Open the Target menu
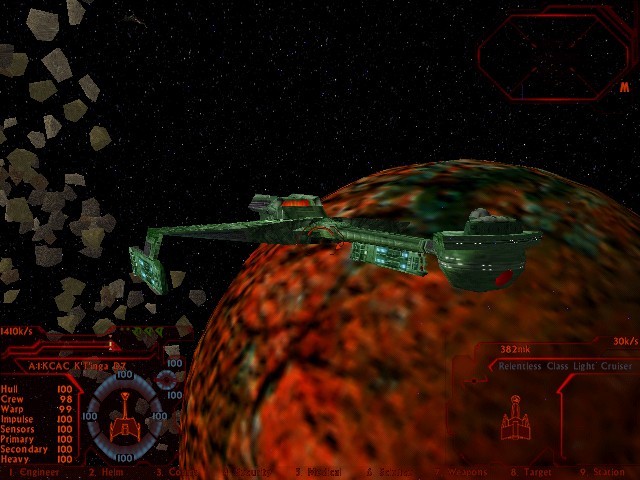The width and height of the screenshot is (640, 480). 530,472
